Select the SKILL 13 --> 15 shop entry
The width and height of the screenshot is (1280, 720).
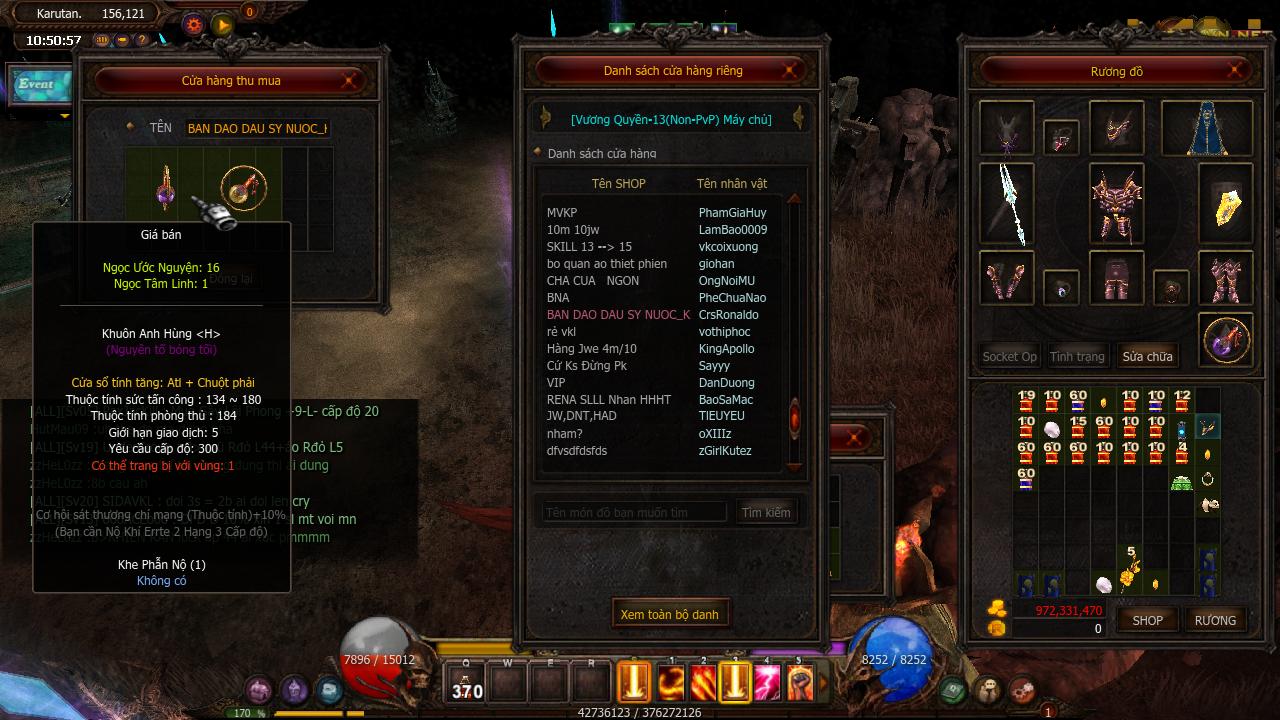click(589, 247)
